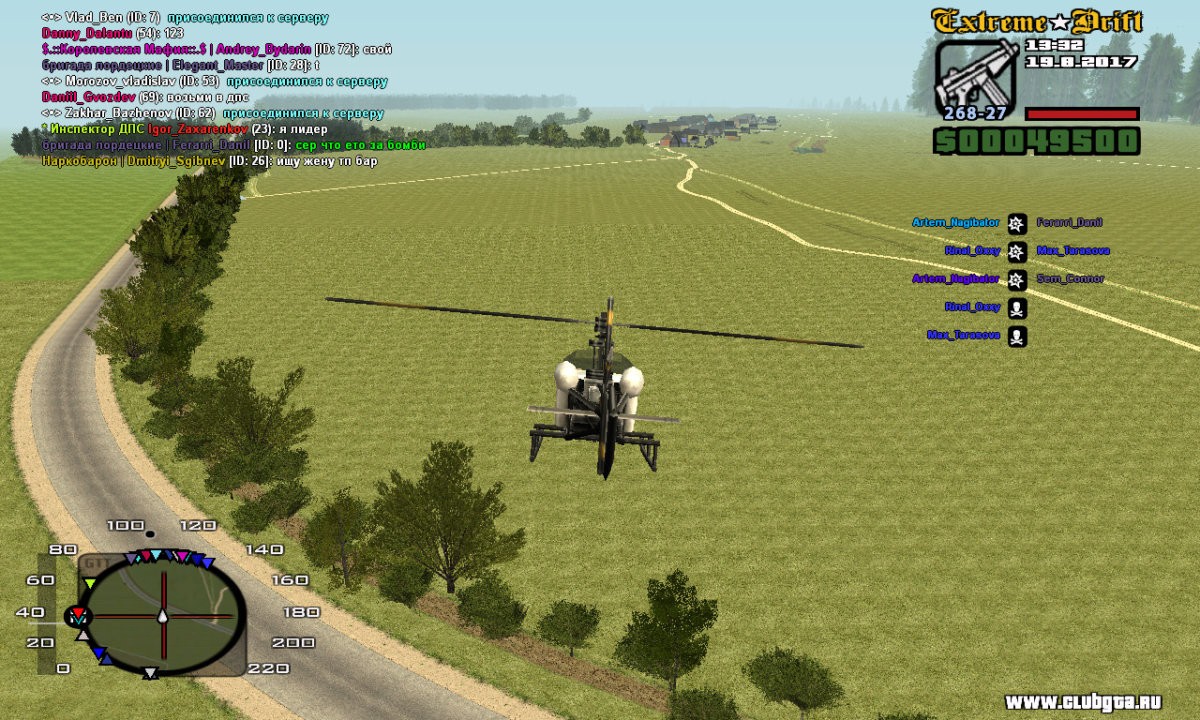Click the Extreme Drift server logo
This screenshot has height=720, width=1200.
tap(1036, 21)
